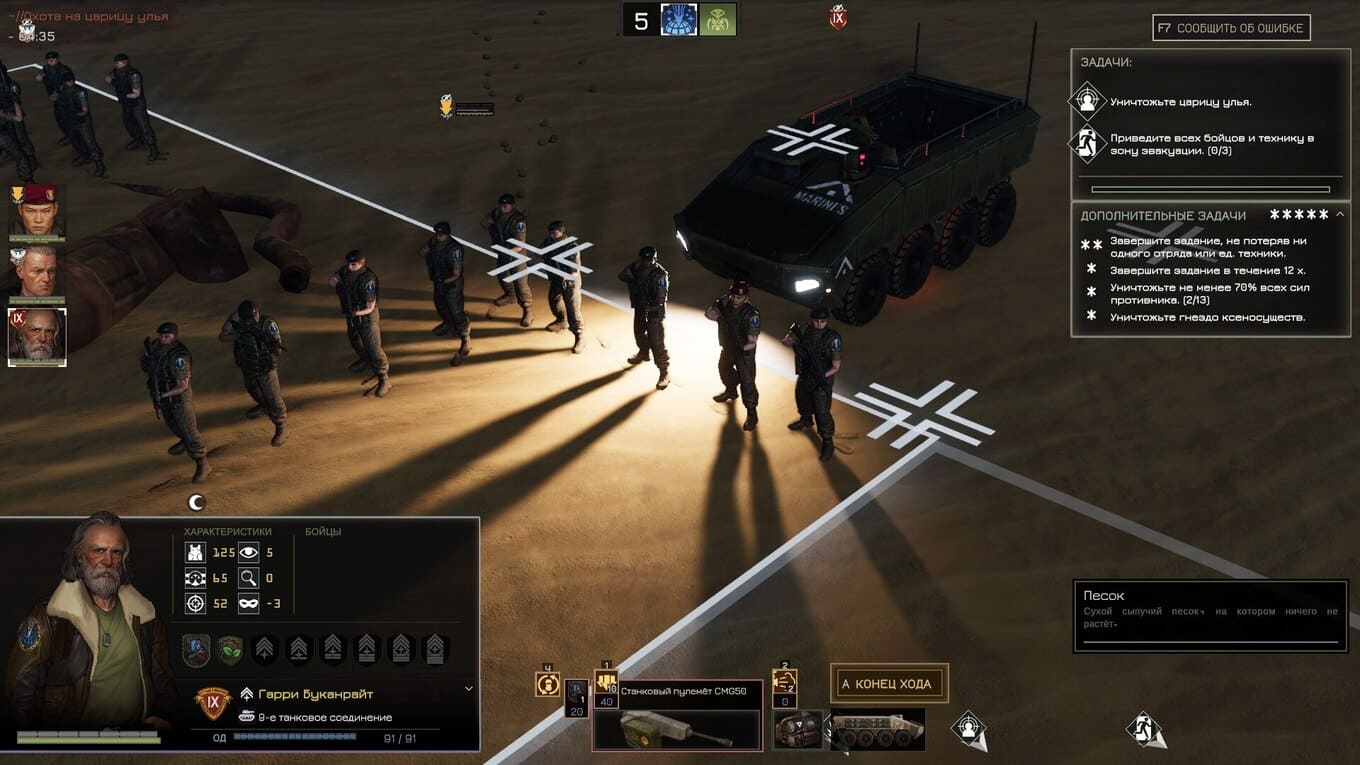The height and width of the screenshot is (765, 1360).
Task: Use the burst fire ability costing 40
Action: click(x=606, y=685)
